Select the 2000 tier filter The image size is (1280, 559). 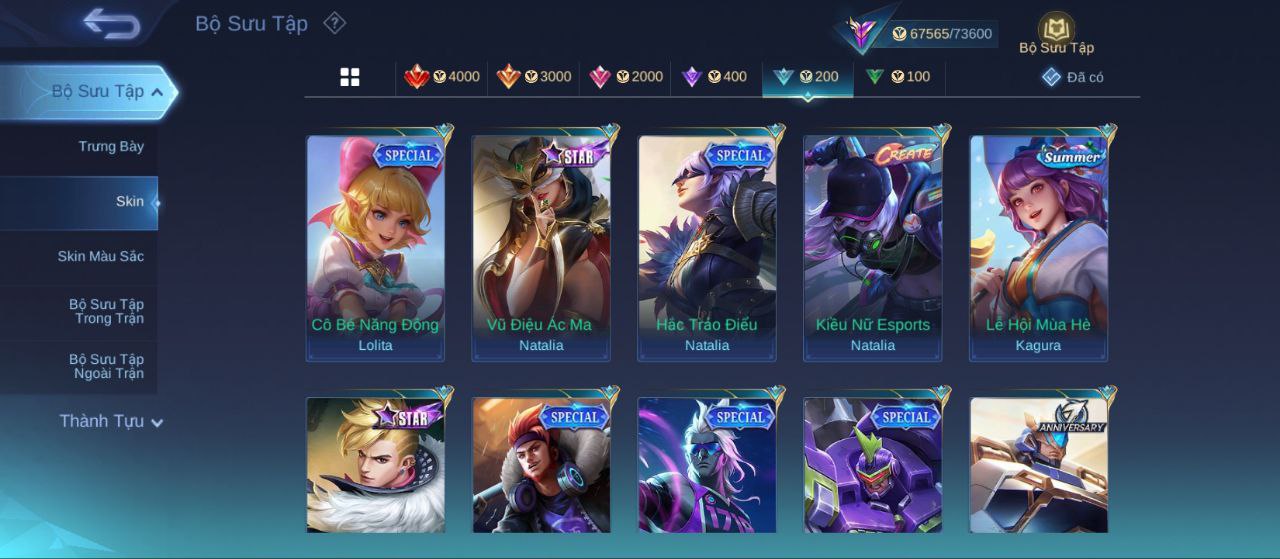tap(626, 77)
